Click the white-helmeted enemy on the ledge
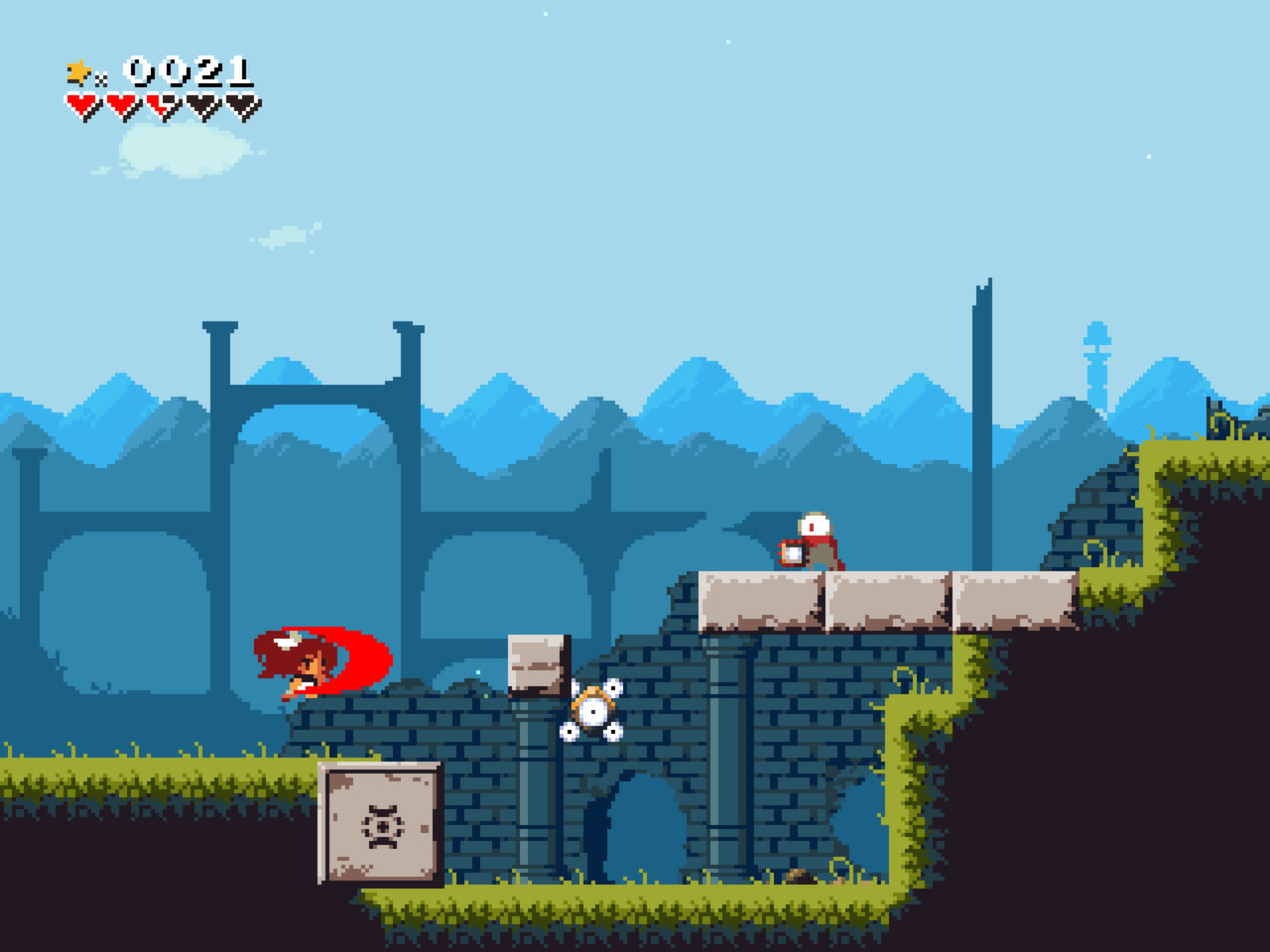This screenshot has height=952, width=1270. (x=814, y=535)
